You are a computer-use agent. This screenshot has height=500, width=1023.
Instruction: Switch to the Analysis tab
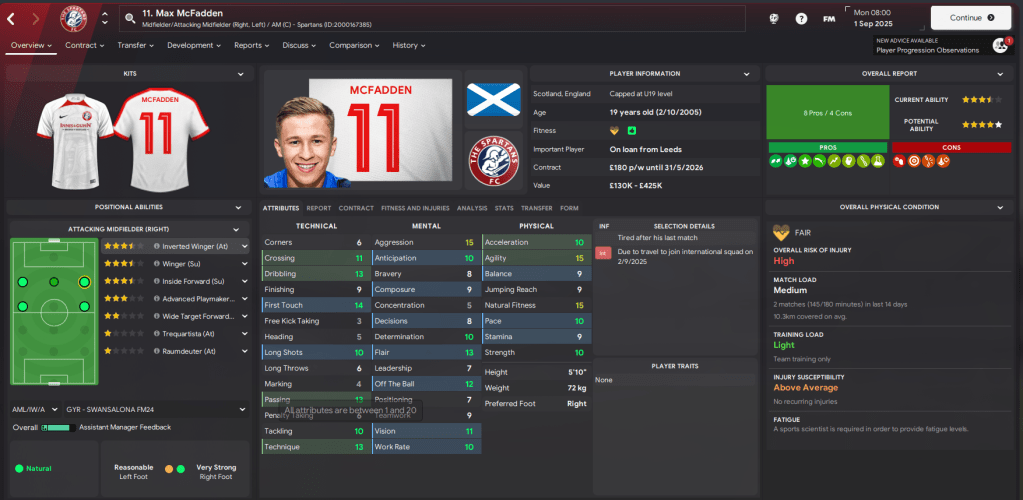tap(471, 208)
